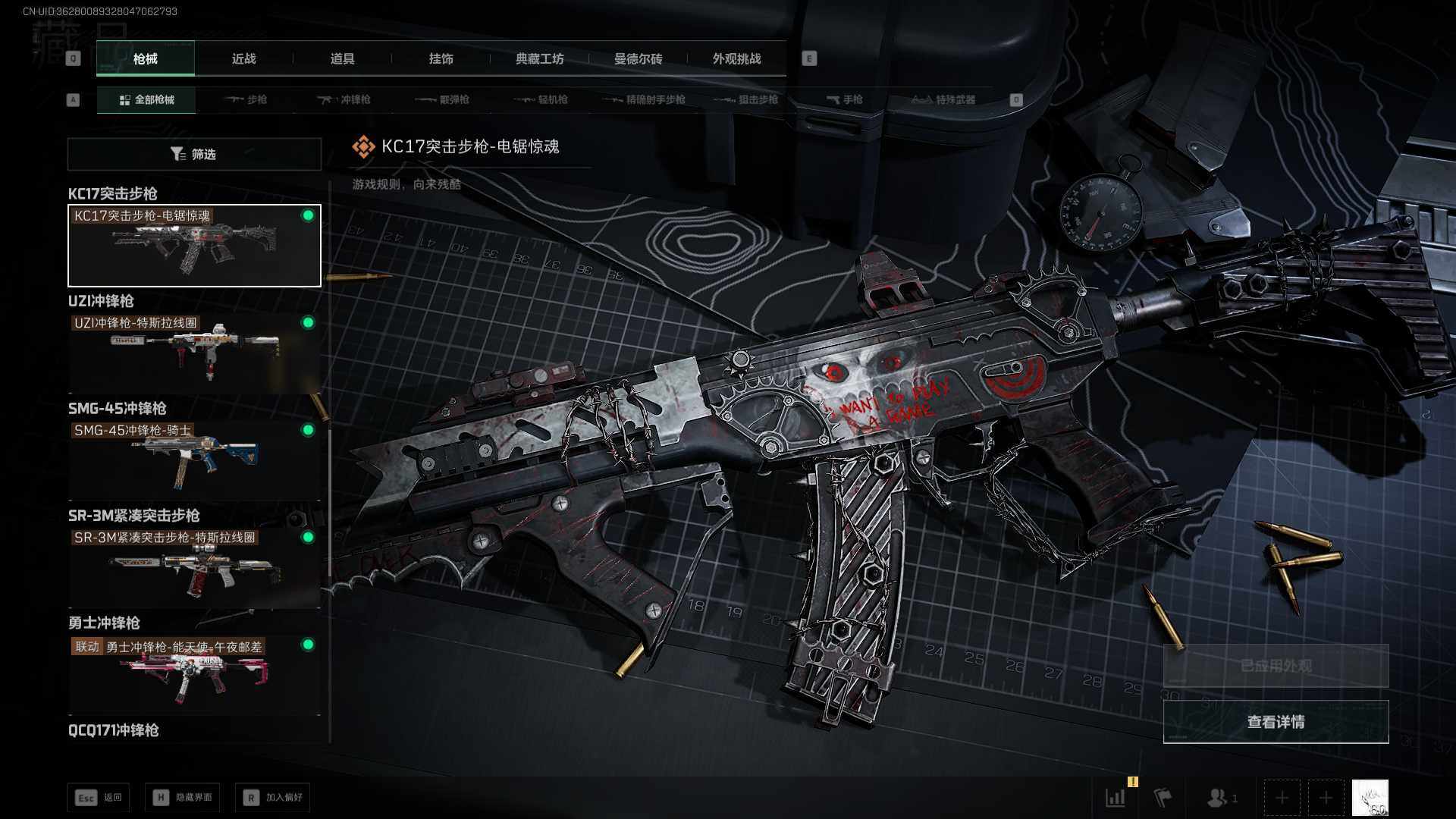Switch to the 外观挑战 tab
Screen dimensions: 1456x819
pos(736,59)
